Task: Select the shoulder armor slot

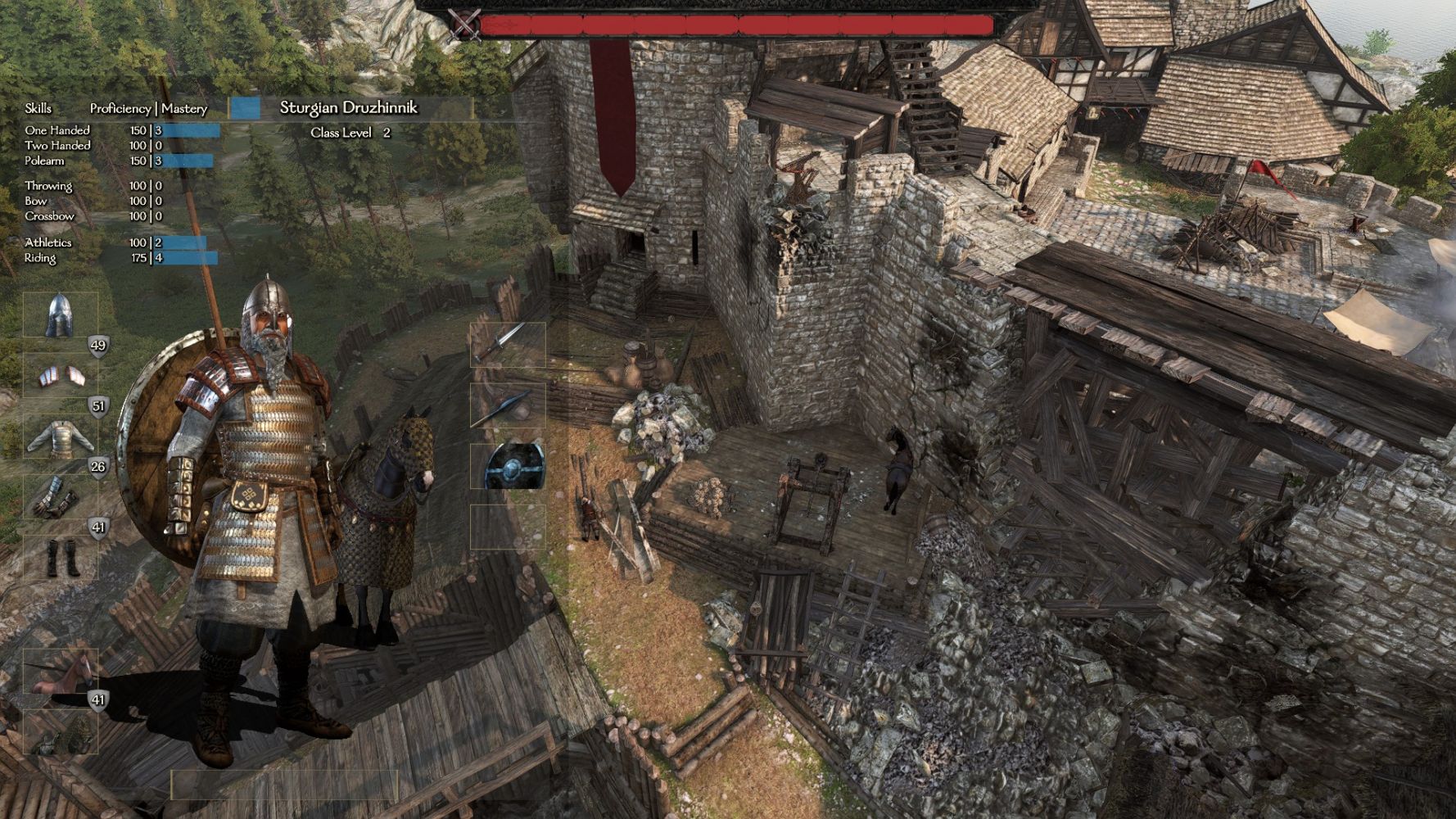Action: [x=60, y=376]
